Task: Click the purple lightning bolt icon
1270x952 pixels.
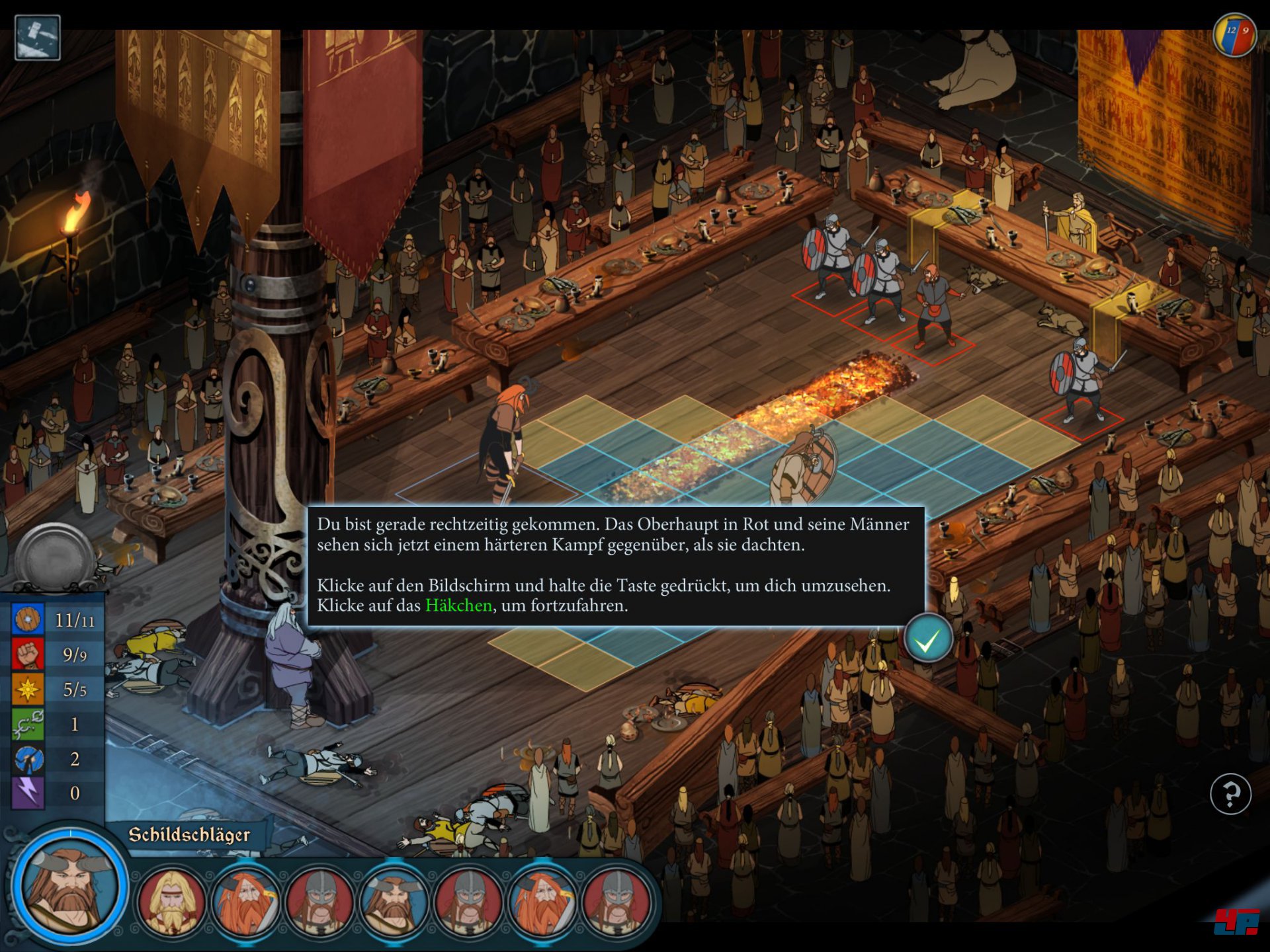Action: pyautogui.click(x=28, y=793)
